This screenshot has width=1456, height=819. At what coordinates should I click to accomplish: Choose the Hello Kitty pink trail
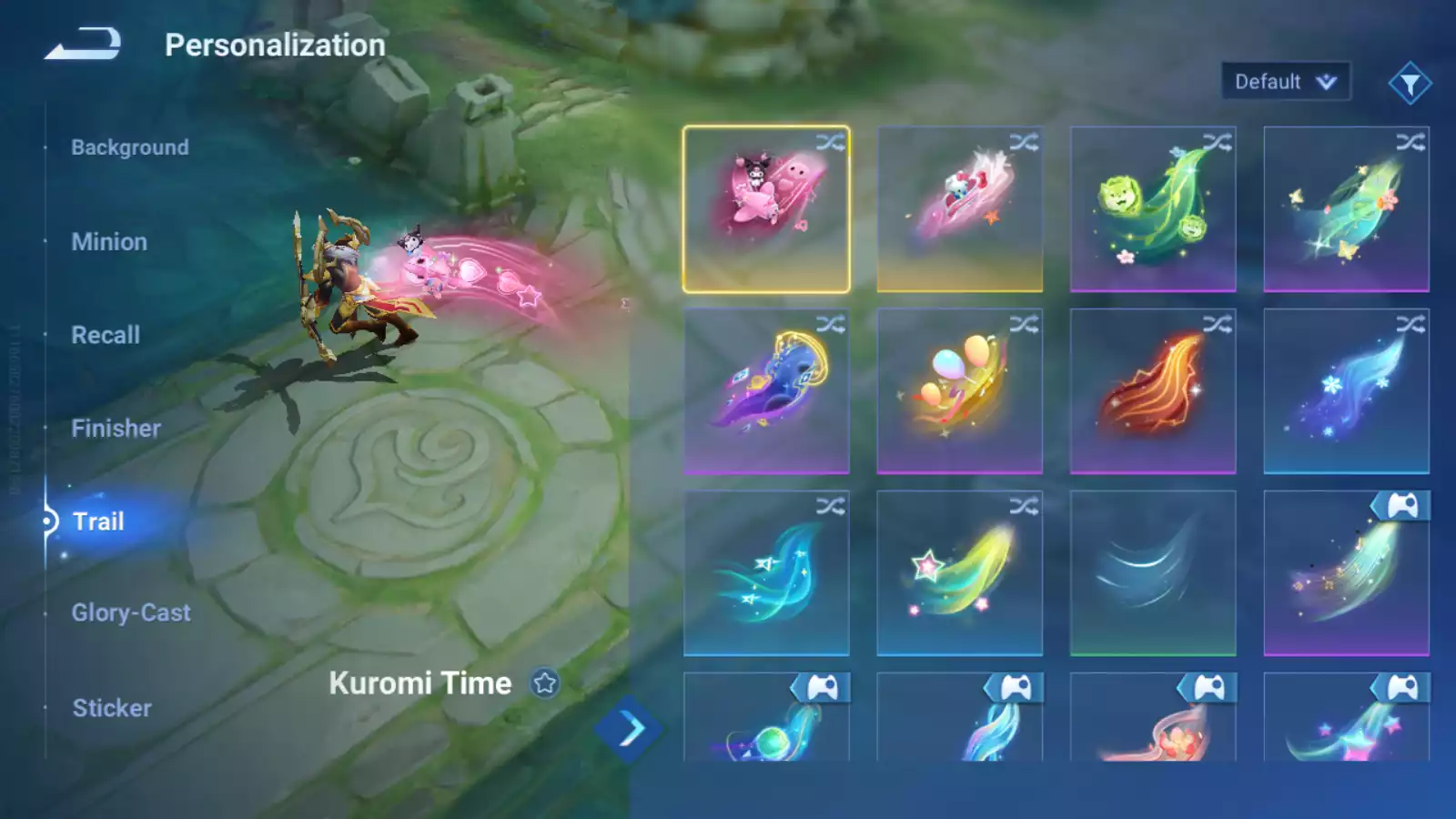[959, 209]
